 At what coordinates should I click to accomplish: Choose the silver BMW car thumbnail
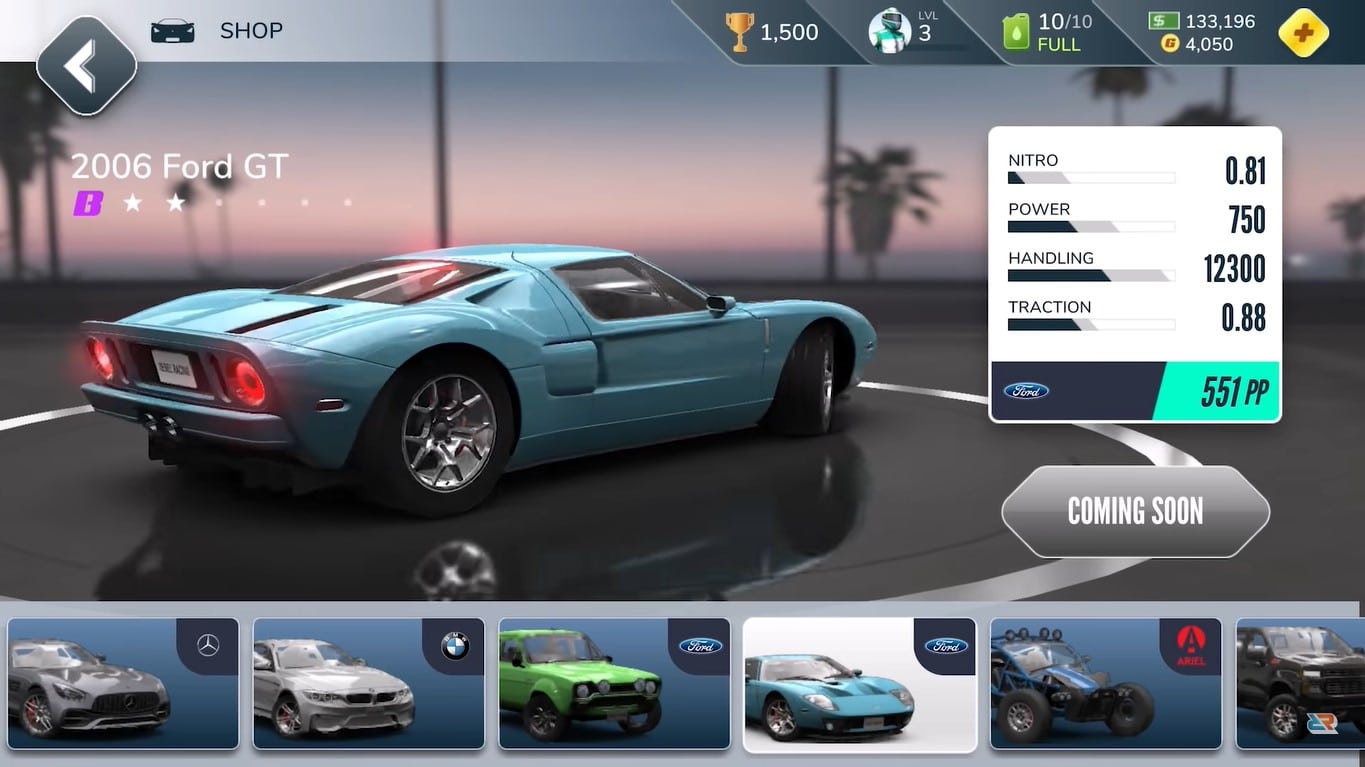tap(368, 683)
